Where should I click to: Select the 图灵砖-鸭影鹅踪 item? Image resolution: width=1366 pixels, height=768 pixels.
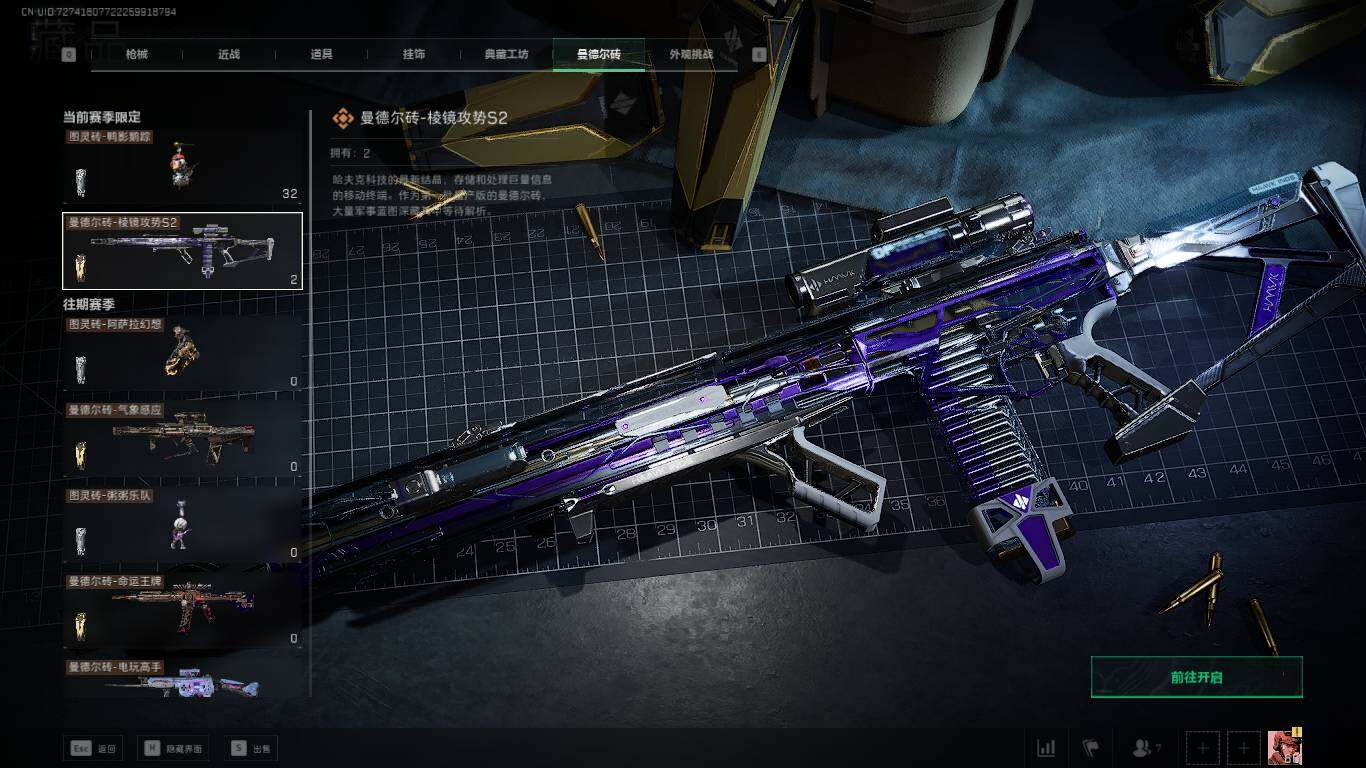(x=182, y=165)
